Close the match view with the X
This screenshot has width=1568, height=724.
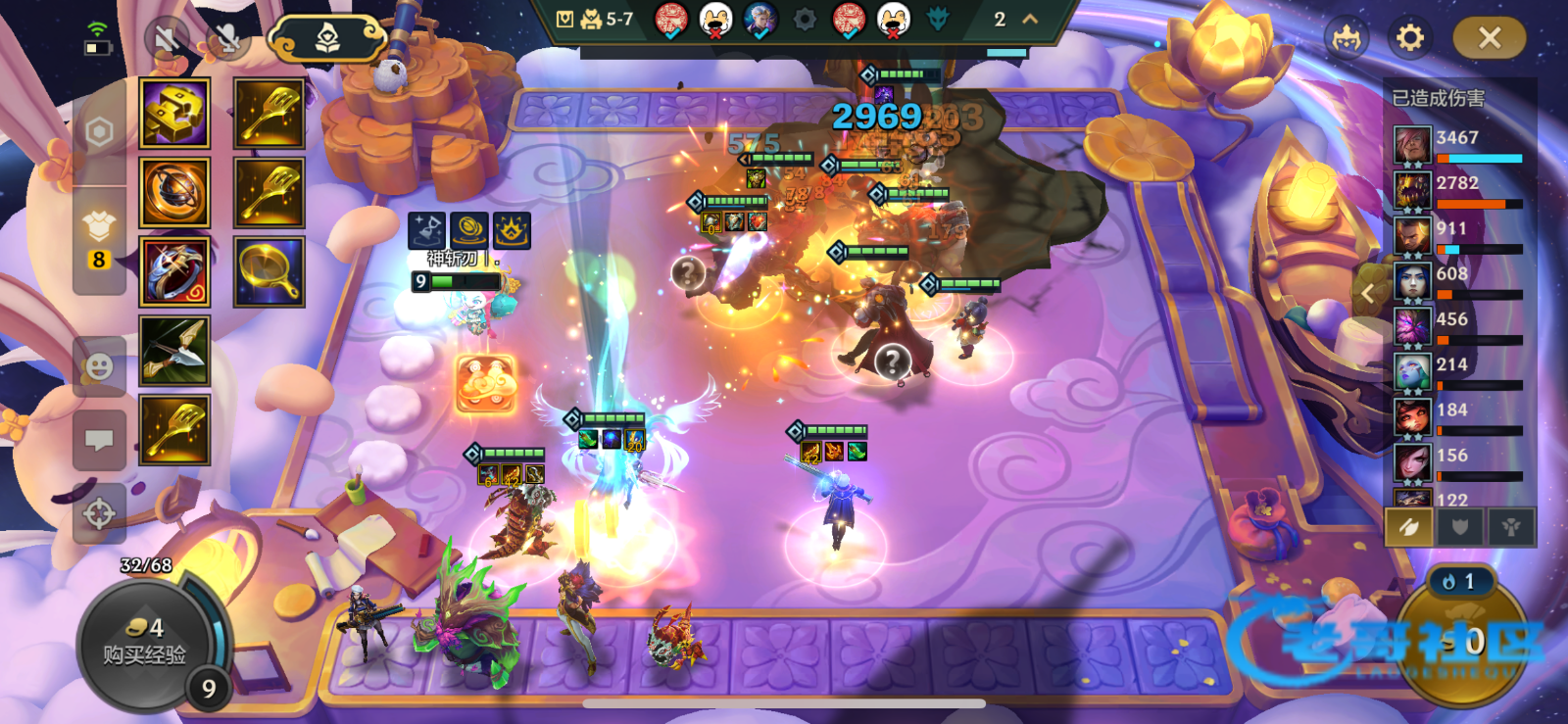[1489, 38]
